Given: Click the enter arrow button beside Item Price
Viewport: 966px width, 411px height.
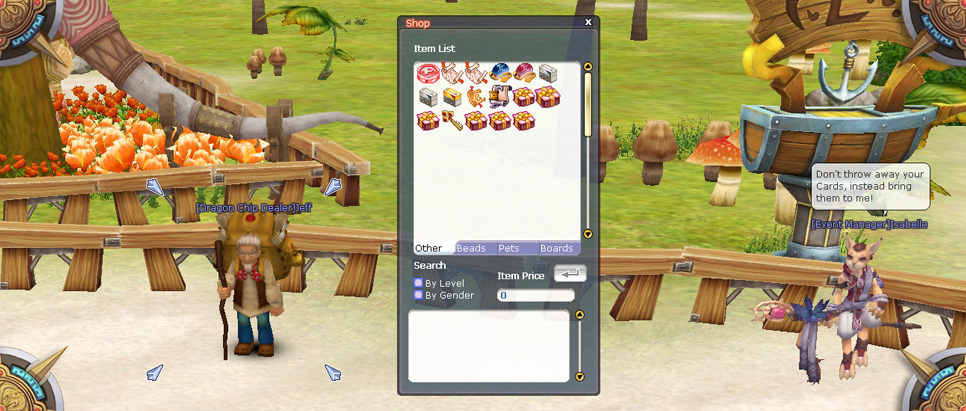Looking at the screenshot, I should [x=569, y=274].
